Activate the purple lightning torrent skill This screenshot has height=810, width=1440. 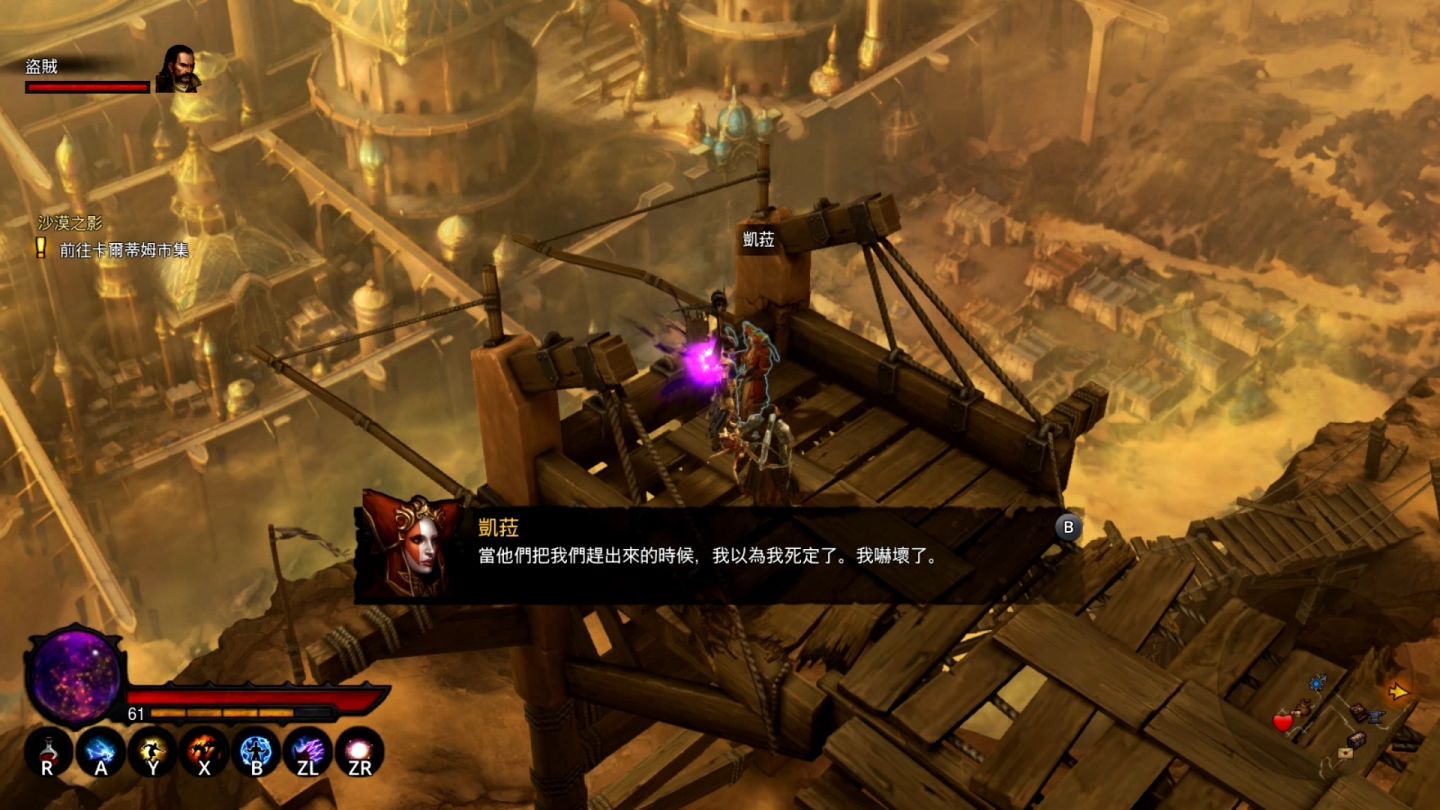(307, 751)
